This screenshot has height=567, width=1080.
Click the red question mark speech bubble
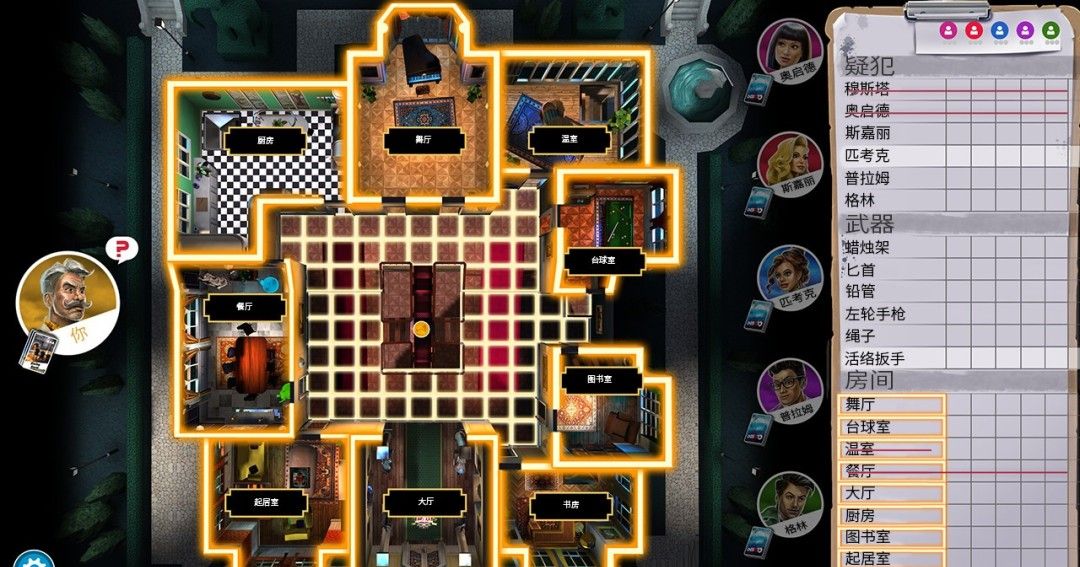[x=121, y=249]
